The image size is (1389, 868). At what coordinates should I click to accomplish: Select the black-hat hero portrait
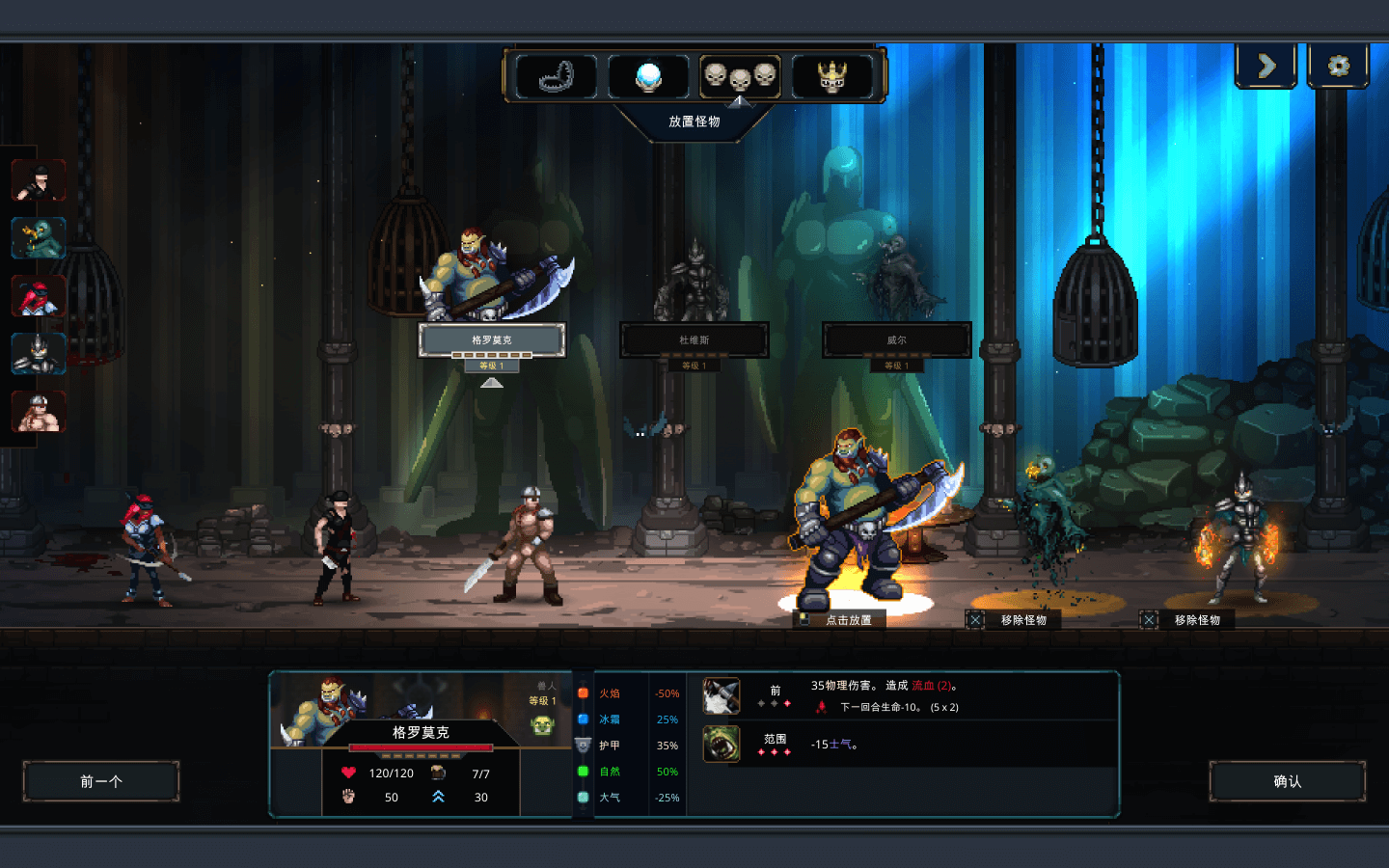[x=39, y=181]
